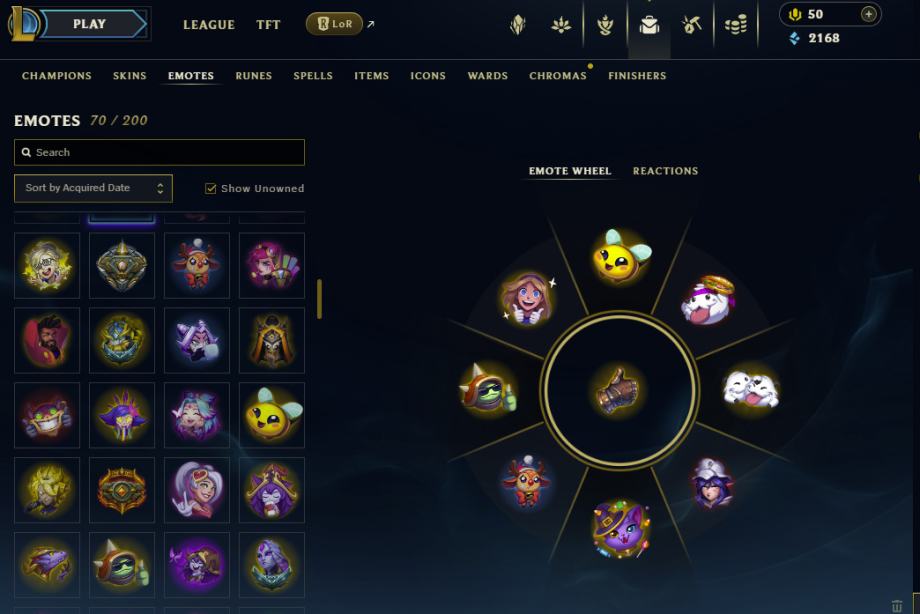Show the Spells tab
The height and width of the screenshot is (614, 920).
[313, 76]
